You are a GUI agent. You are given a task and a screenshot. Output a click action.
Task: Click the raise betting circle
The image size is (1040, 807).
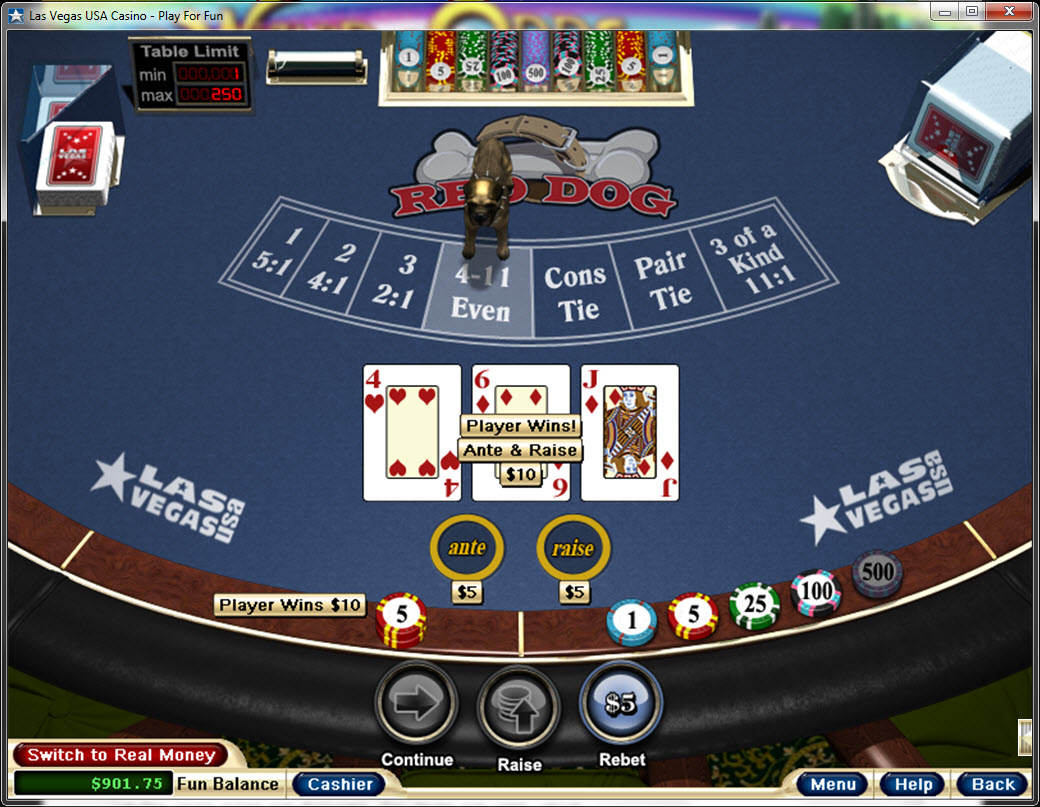point(573,547)
